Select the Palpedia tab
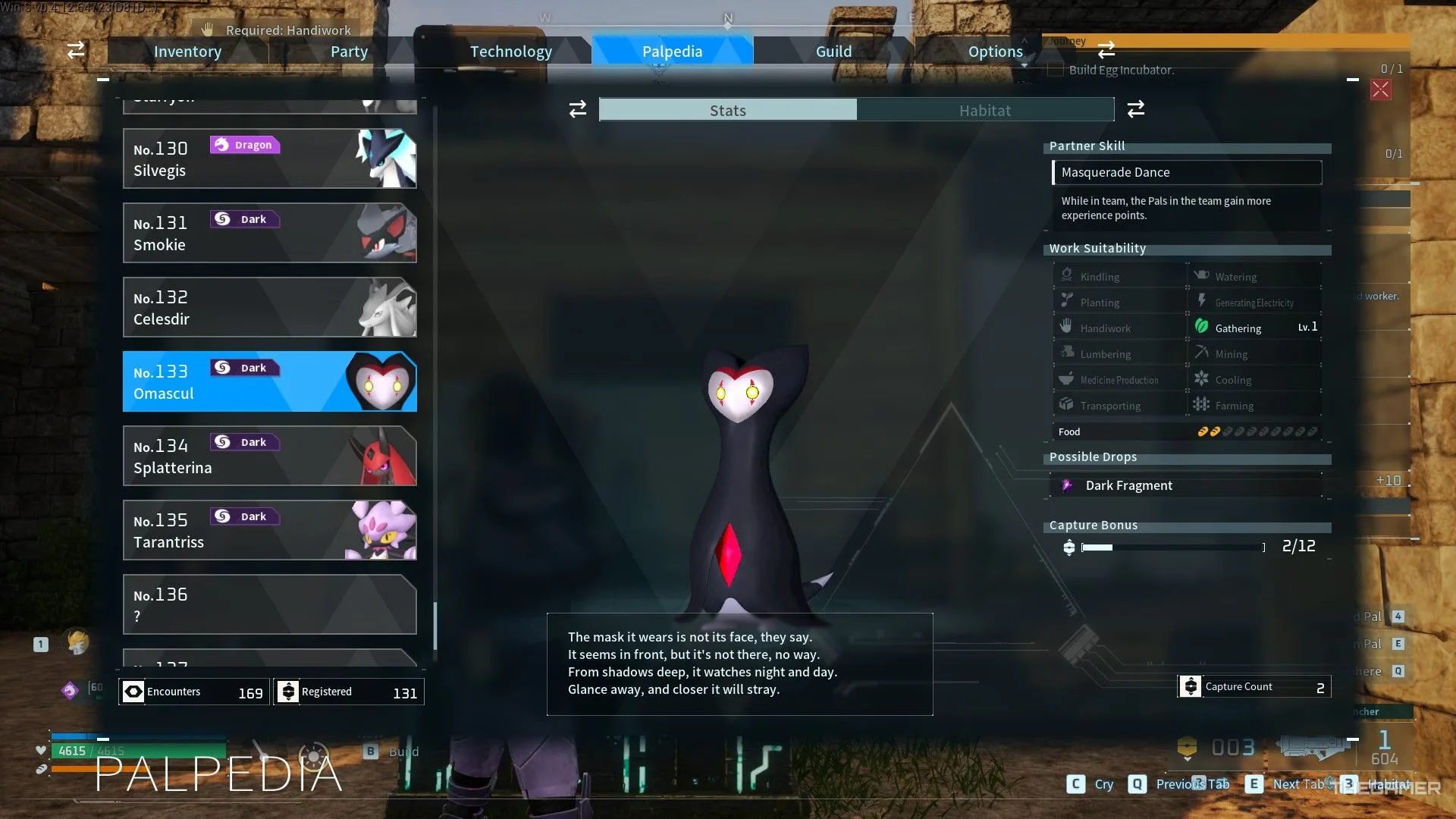The width and height of the screenshot is (1456, 819). pyautogui.click(x=672, y=52)
